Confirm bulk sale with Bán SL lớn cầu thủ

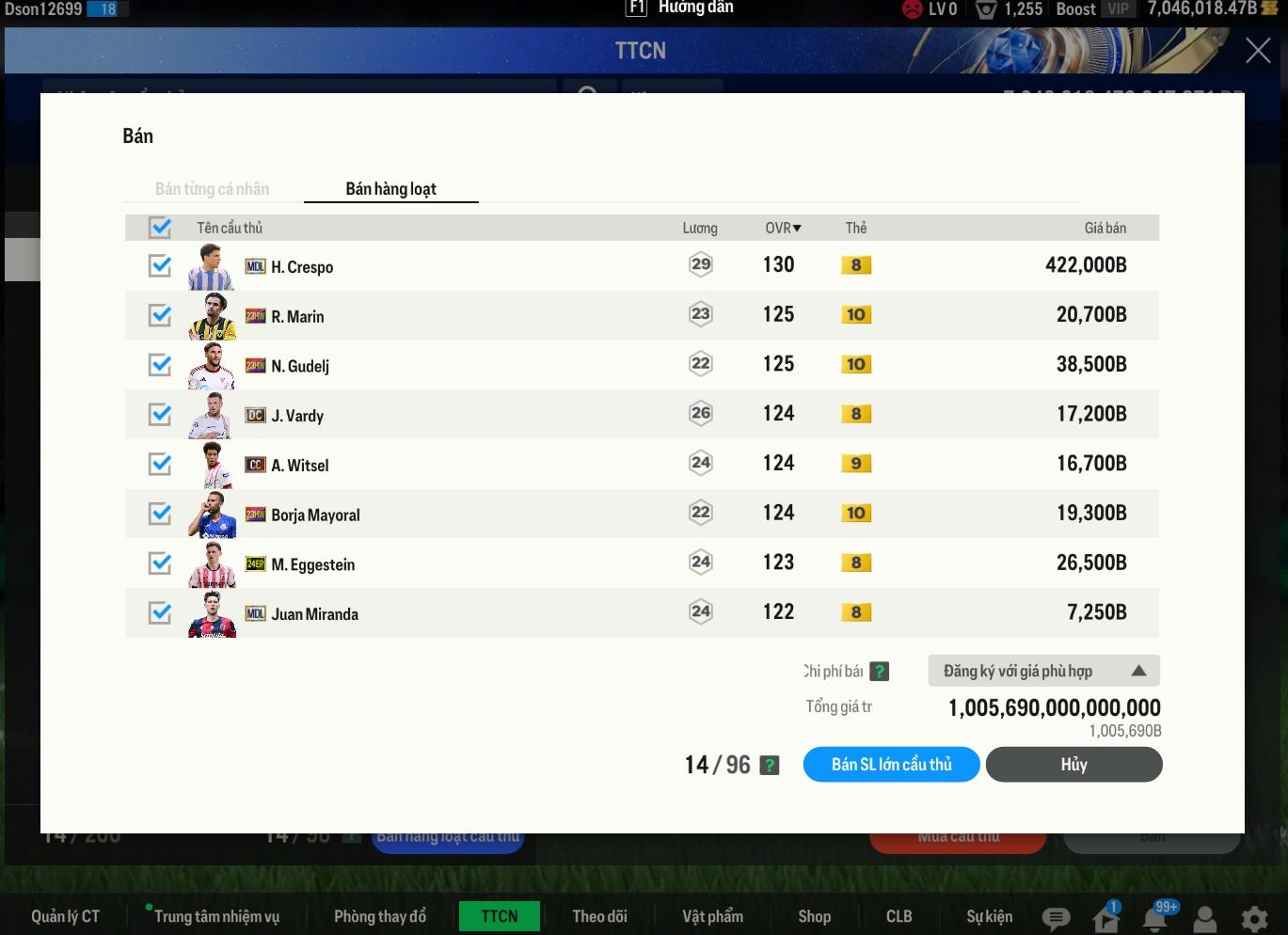pyautogui.click(x=891, y=765)
